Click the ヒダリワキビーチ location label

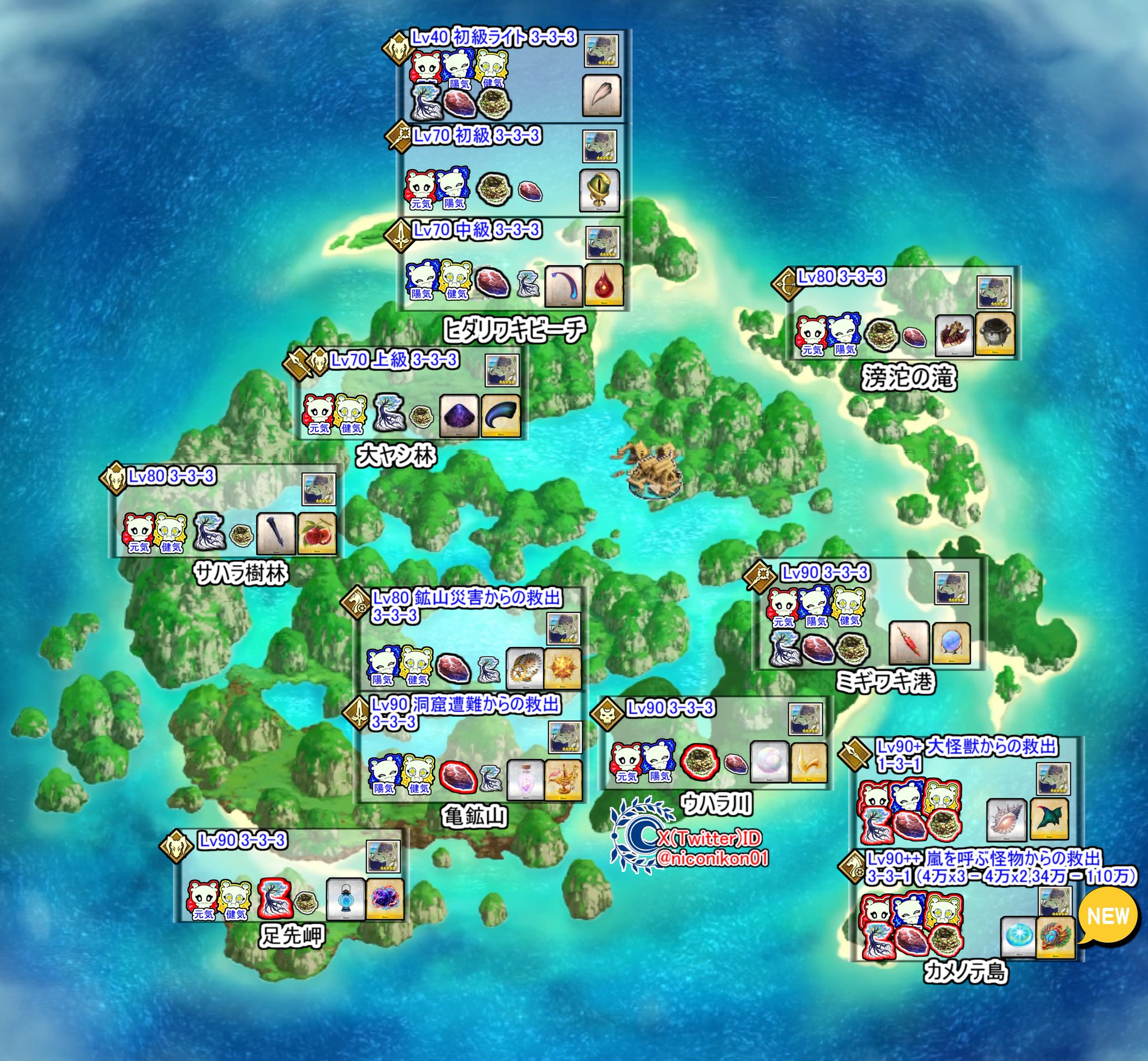coord(515,330)
